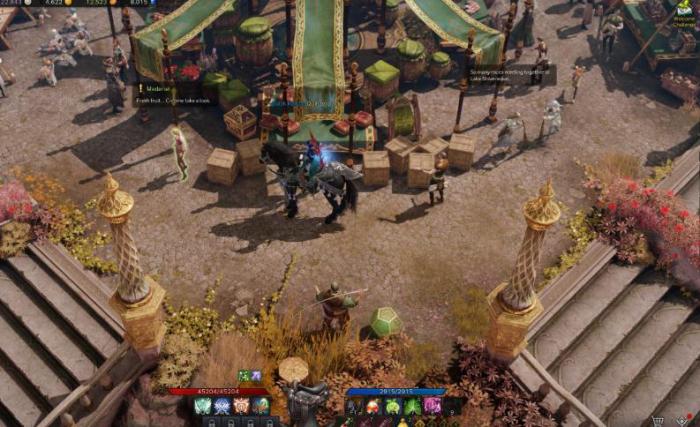Screen dimensions: 700x427
Task: Activate the pale green winged skill
Action: (x=203, y=406)
